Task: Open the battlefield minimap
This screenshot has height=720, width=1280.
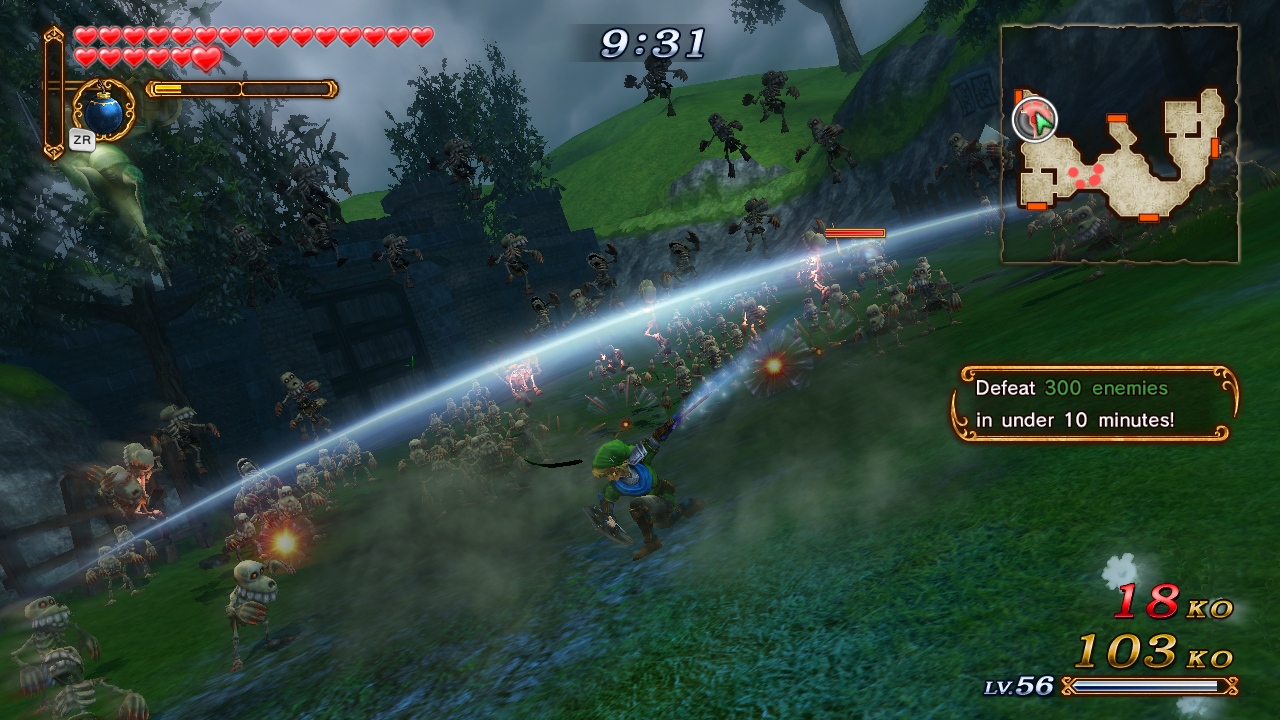Action: 1120,145
